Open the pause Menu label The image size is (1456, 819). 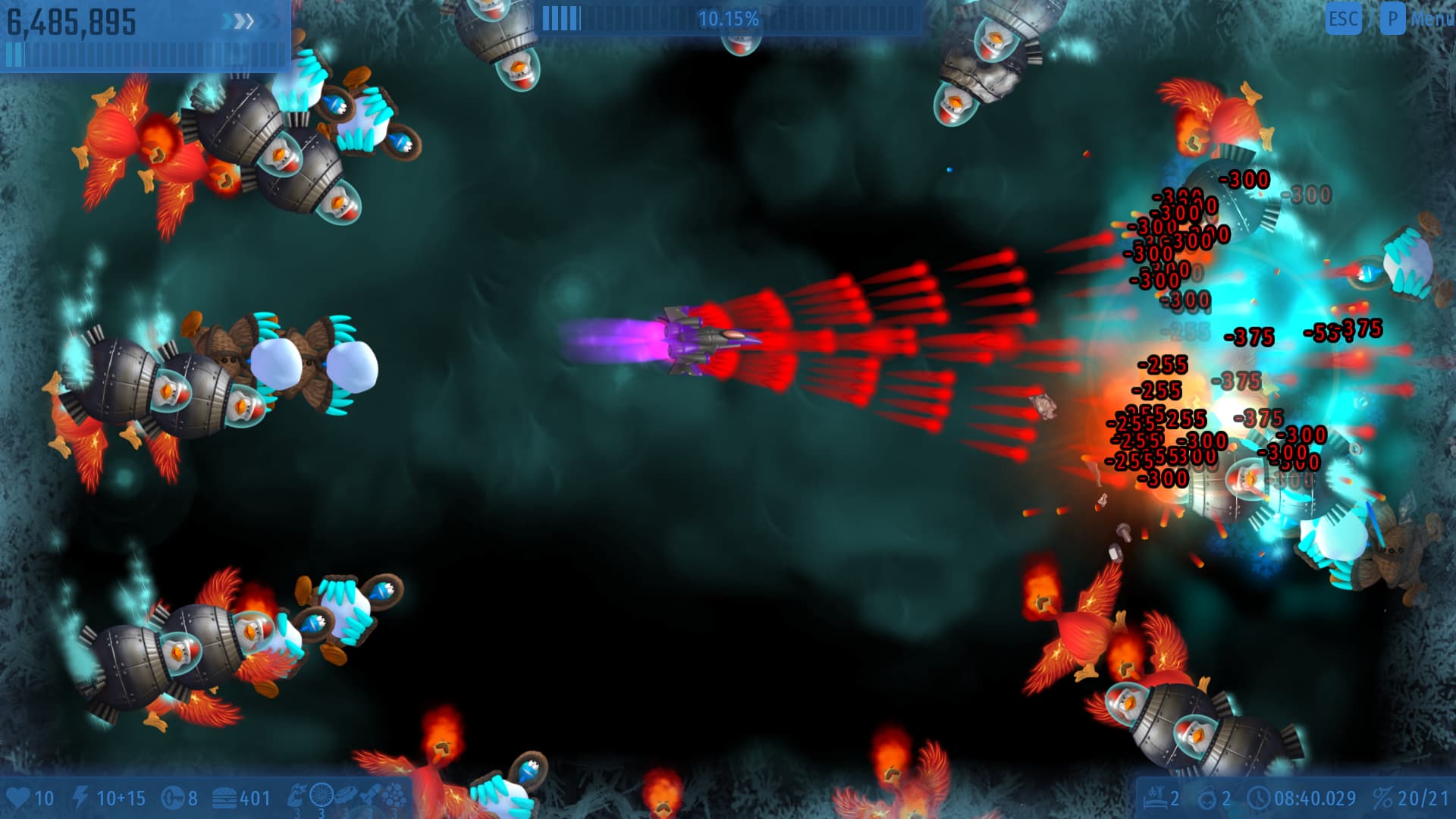pyautogui.click(x=1431, y=18)
